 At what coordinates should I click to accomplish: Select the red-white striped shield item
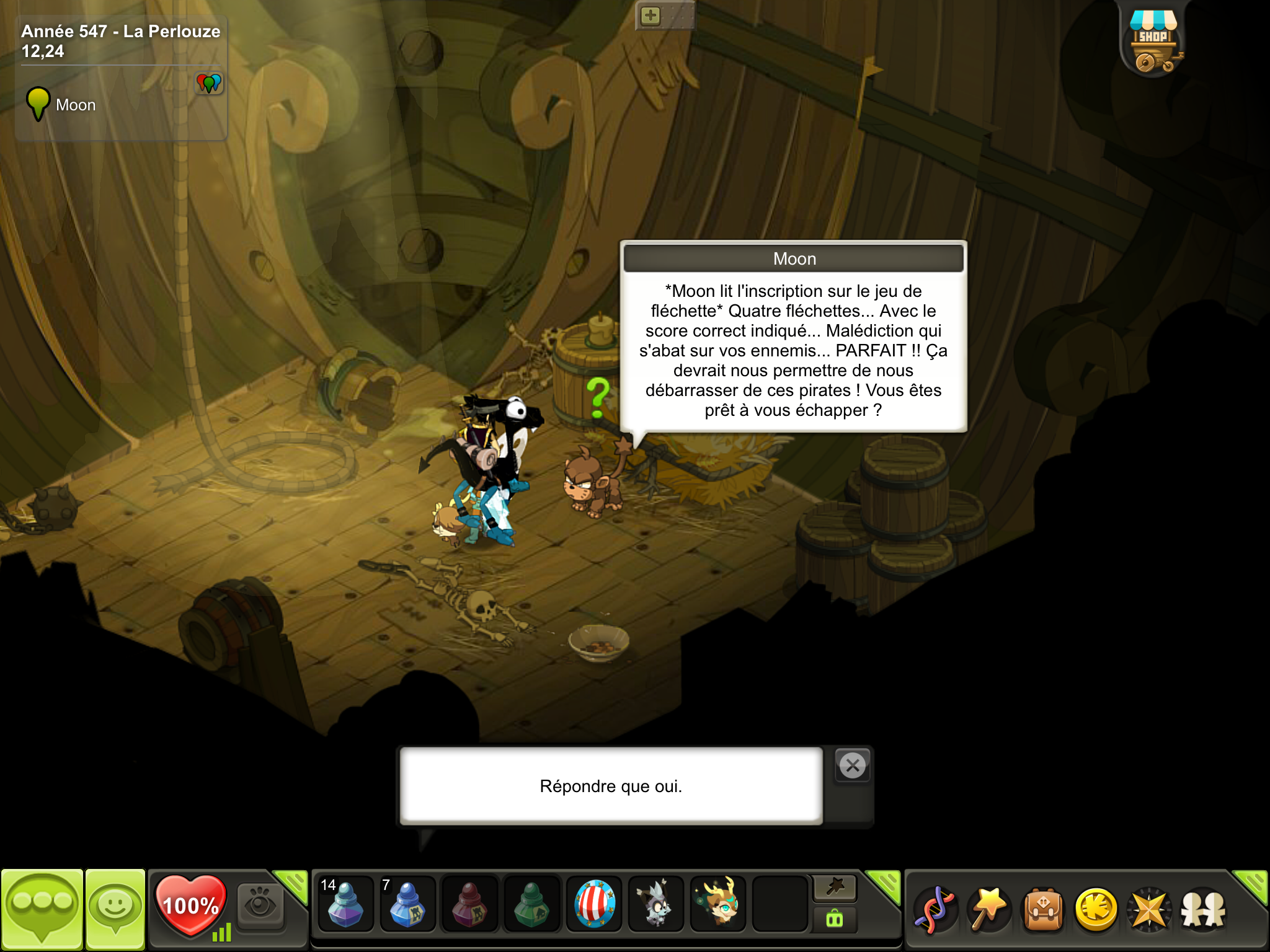(594, 904)
